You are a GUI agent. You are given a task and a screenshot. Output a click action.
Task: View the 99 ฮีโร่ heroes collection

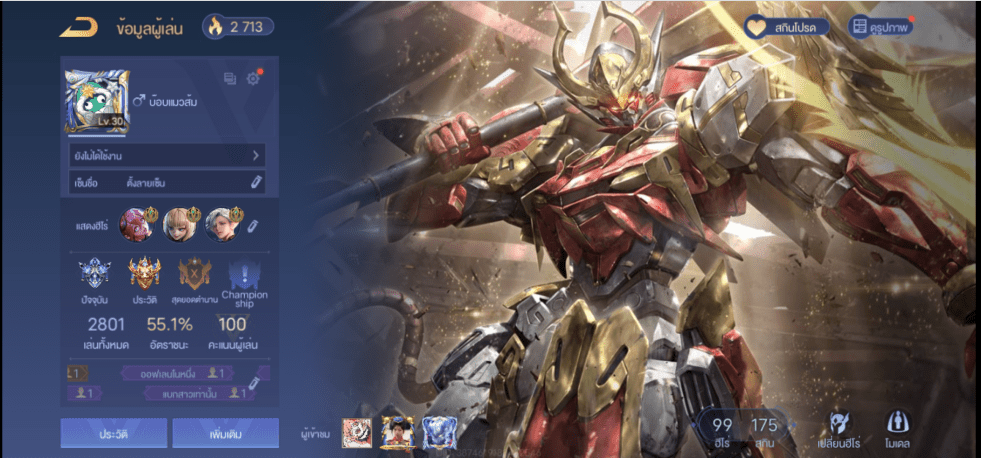coord(722,431)
